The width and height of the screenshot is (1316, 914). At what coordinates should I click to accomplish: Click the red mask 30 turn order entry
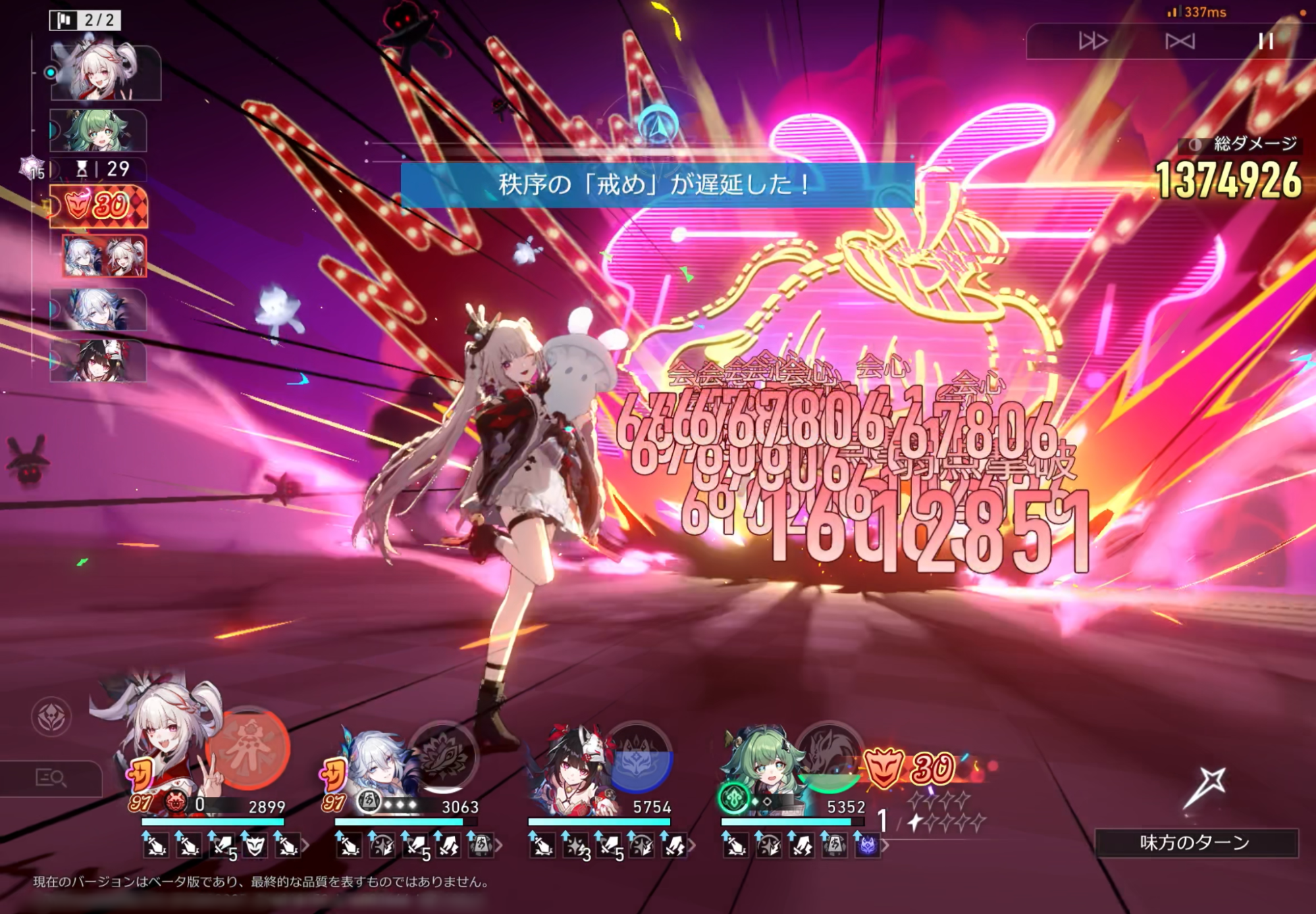[x=99, y=207]
